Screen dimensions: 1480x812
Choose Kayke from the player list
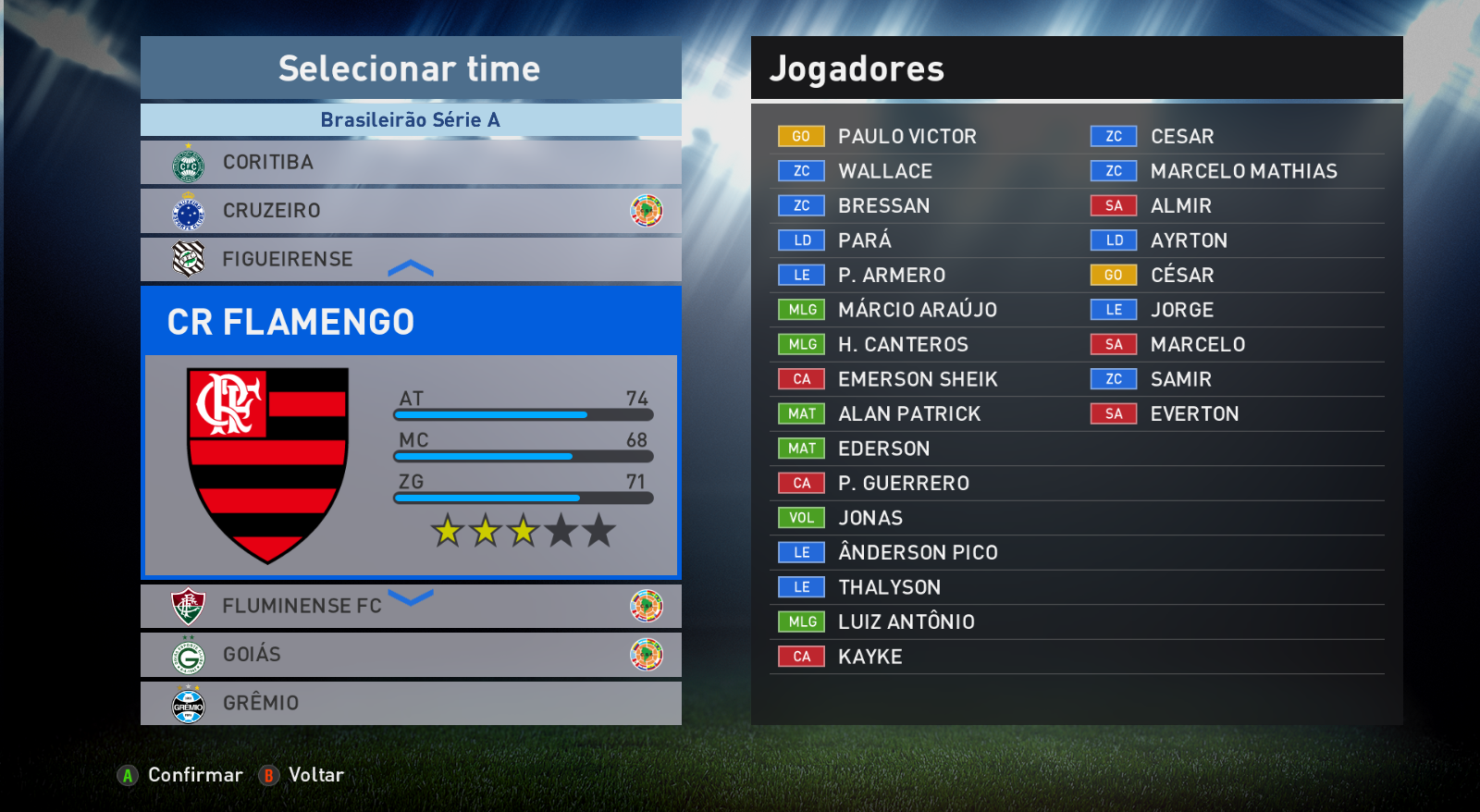[869, 657]
